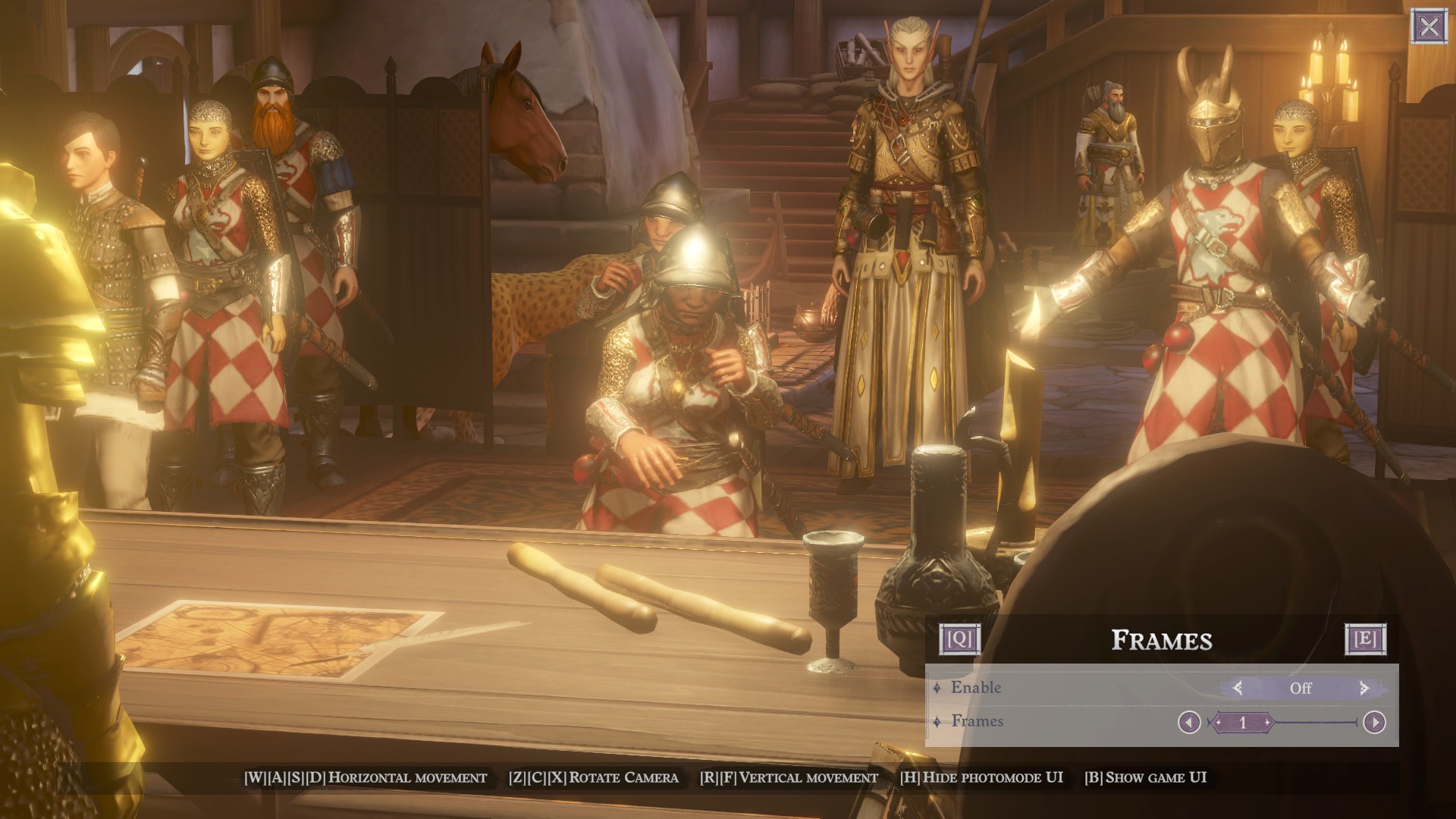Switch the Enable option left arrow

click(1238, 688)
